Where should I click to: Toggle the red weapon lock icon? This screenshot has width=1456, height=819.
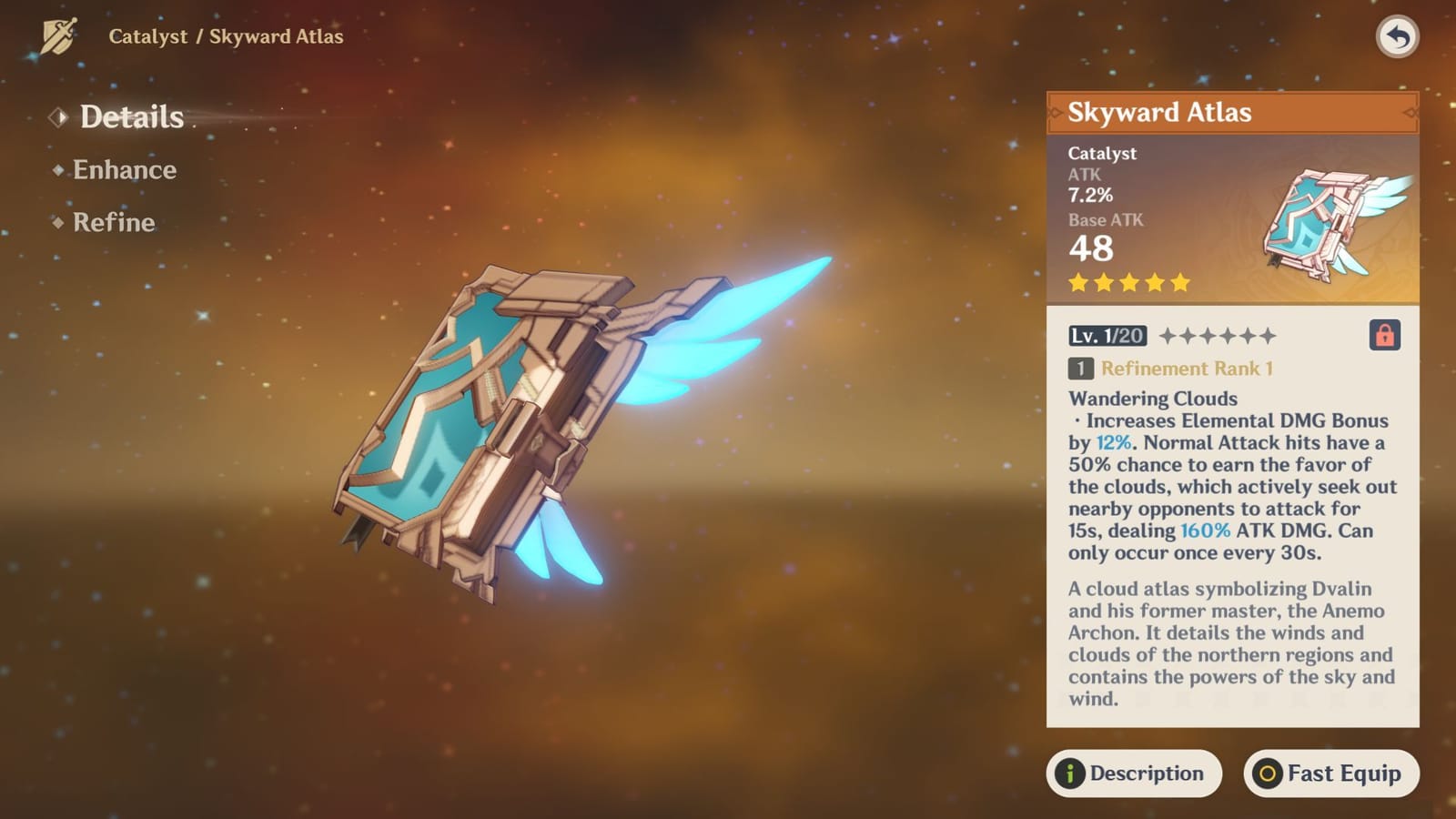point(1384,335)
